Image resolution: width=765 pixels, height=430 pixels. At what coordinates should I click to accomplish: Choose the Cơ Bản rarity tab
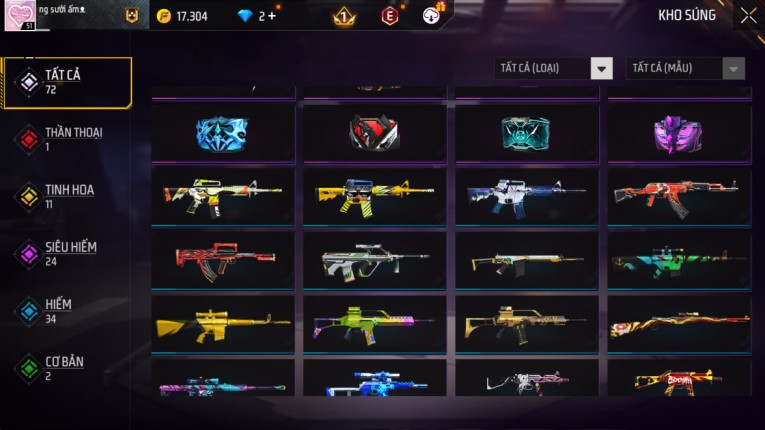(66, 367)
